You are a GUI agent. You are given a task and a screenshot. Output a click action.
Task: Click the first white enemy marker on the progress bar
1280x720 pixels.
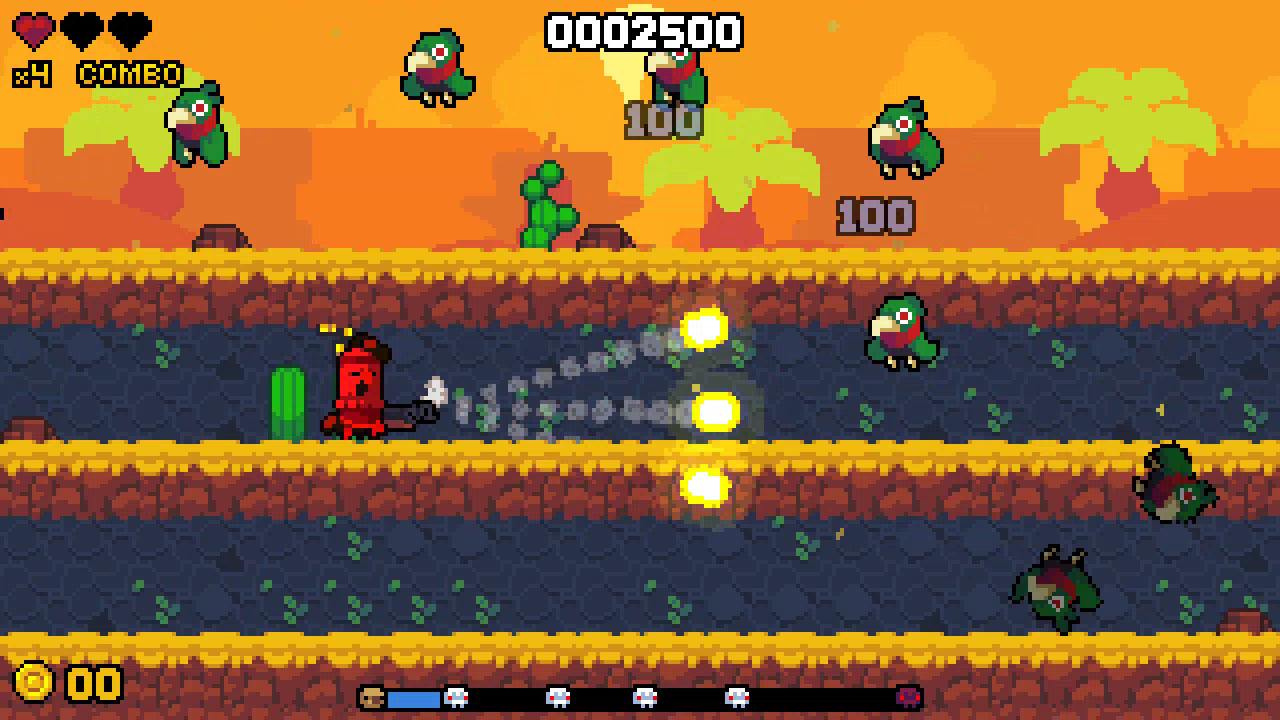[x=457, y=697]
